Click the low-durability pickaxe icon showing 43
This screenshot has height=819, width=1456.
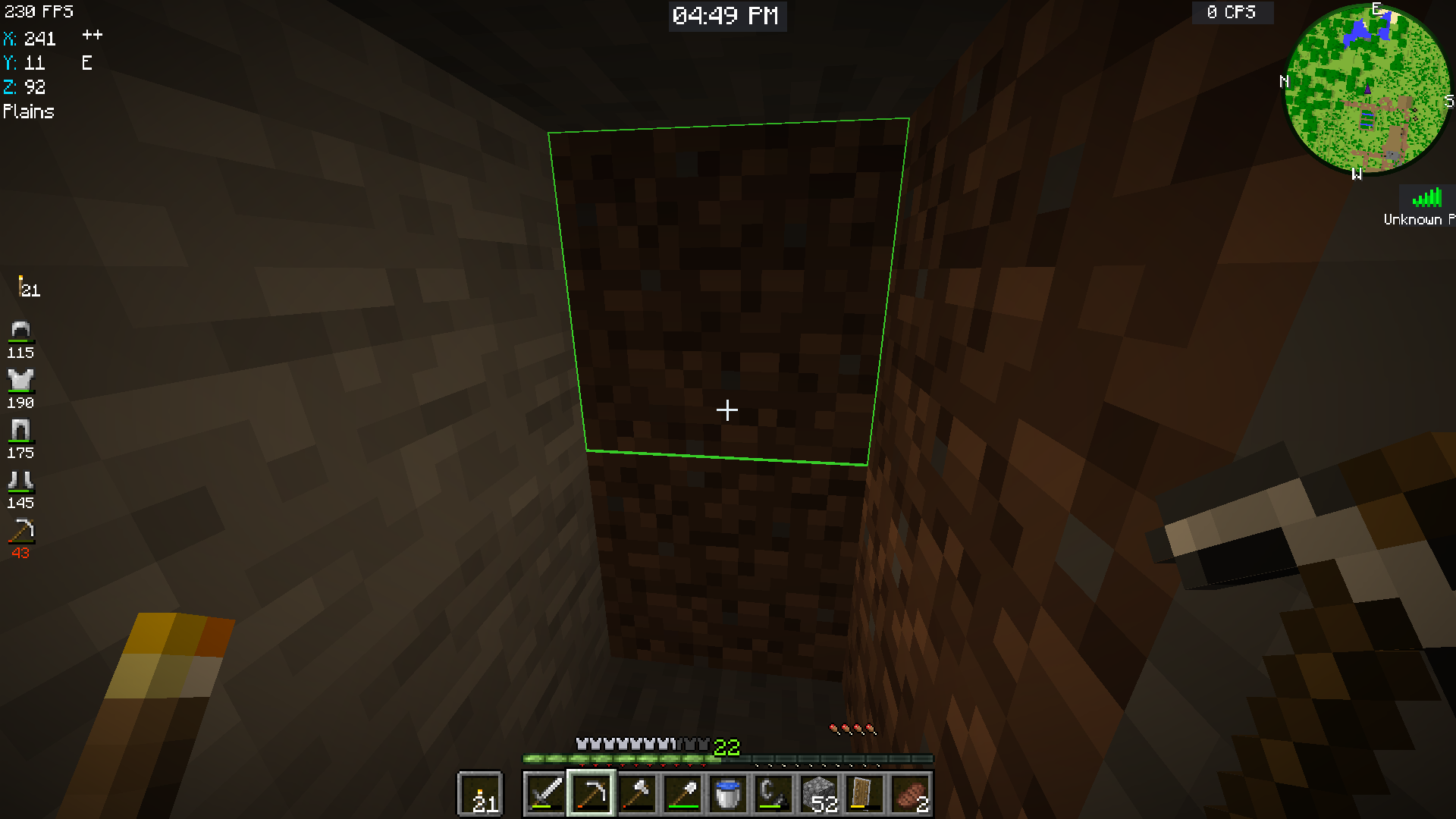pyautogui.click(x=20, y=533)
